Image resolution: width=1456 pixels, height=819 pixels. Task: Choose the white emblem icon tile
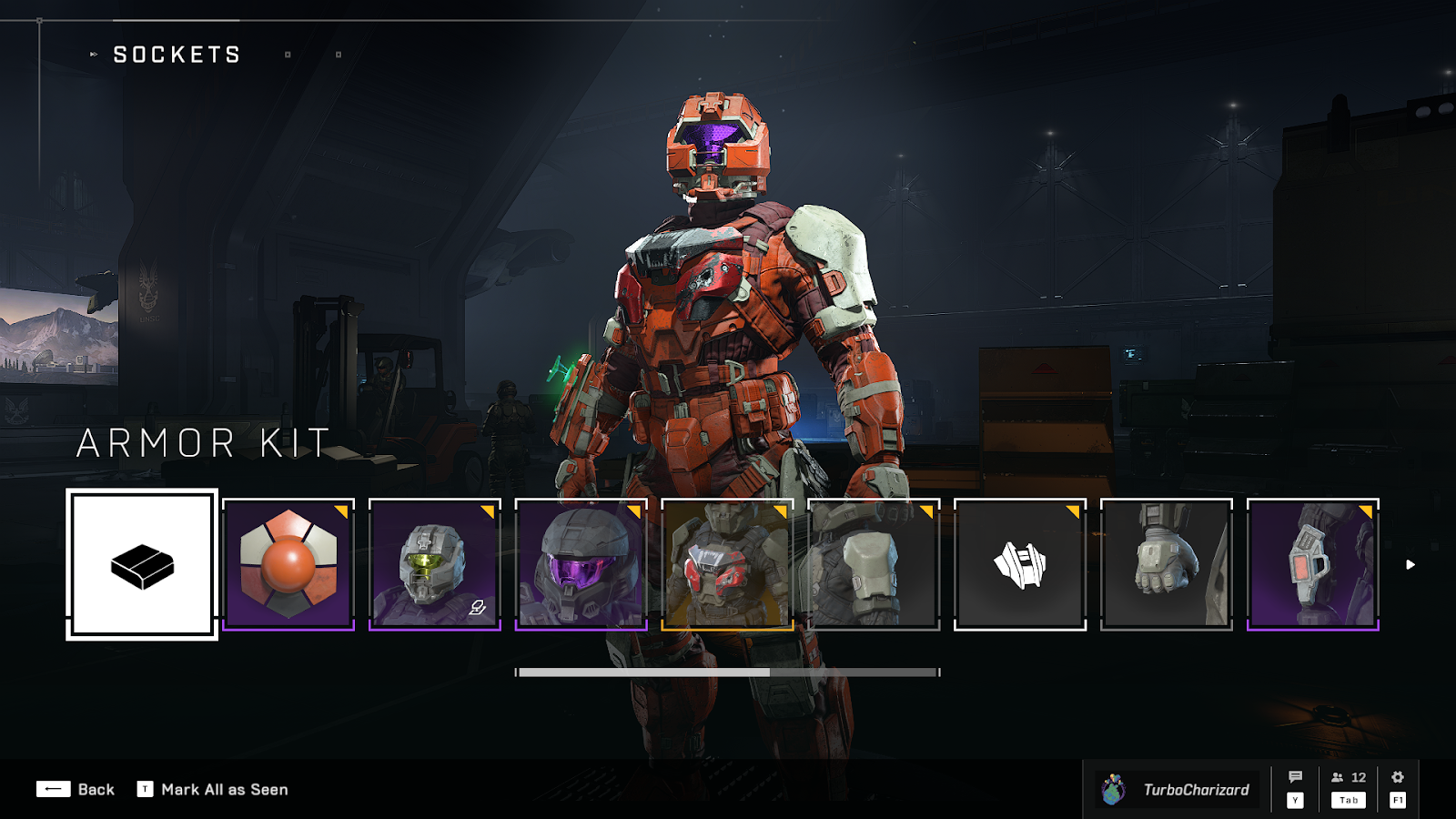pos(1020,564)
